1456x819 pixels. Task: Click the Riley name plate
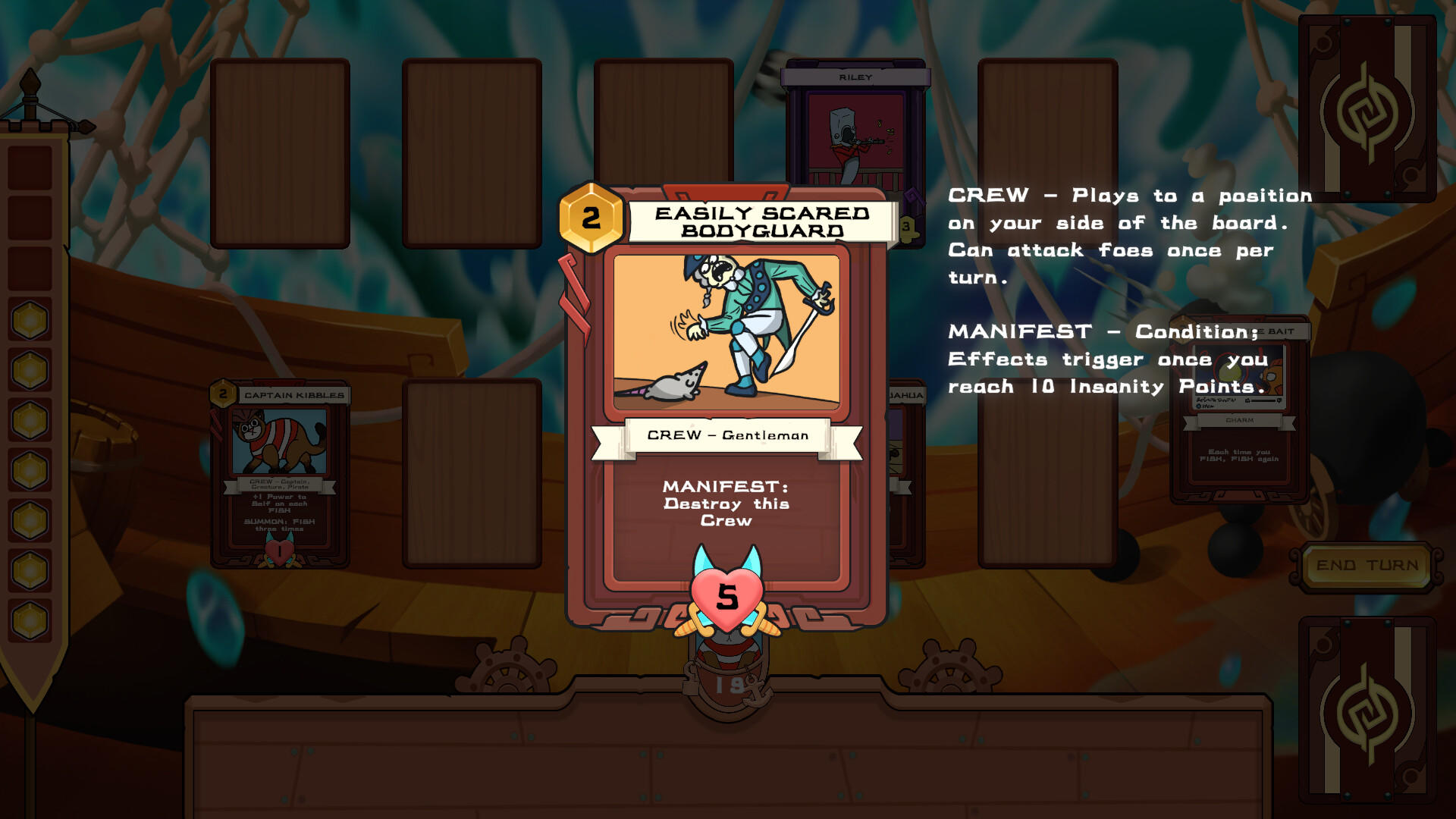857,77
